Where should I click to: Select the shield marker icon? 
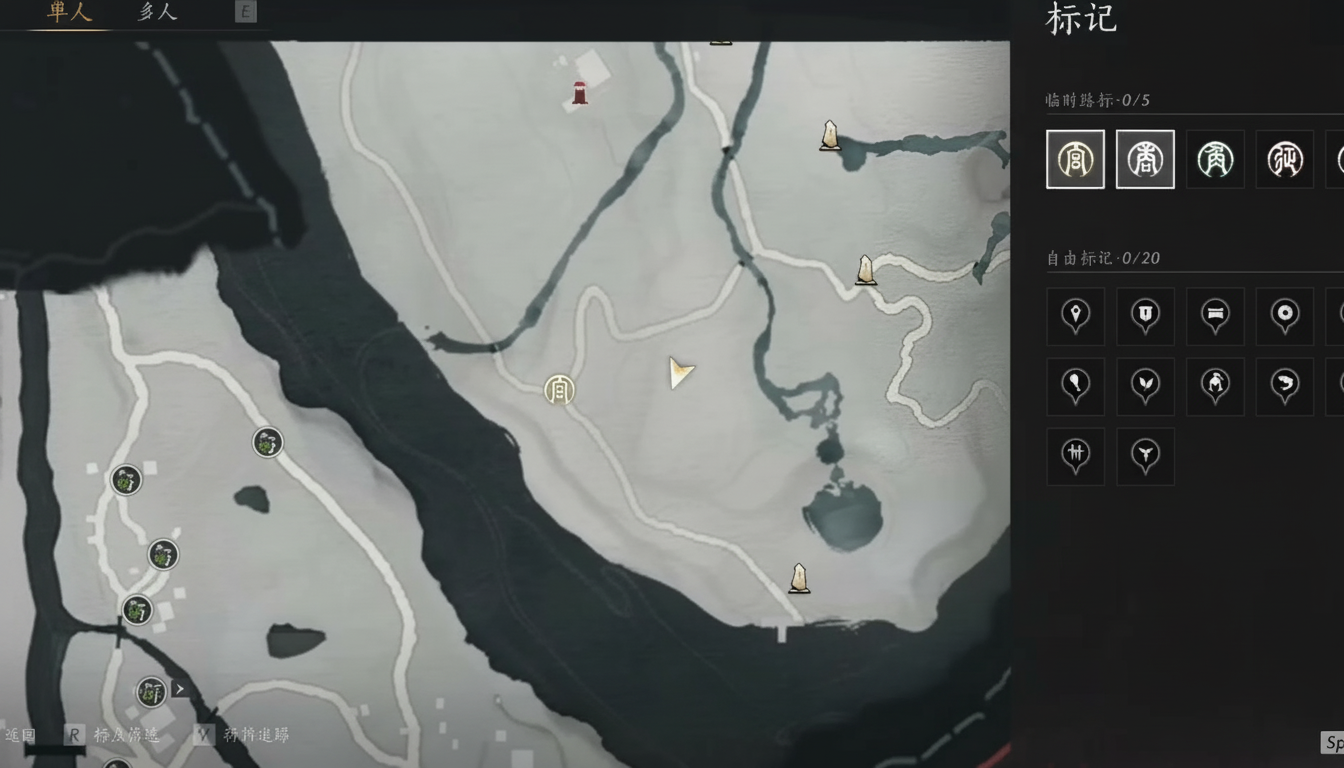(x=1145, y=316)
